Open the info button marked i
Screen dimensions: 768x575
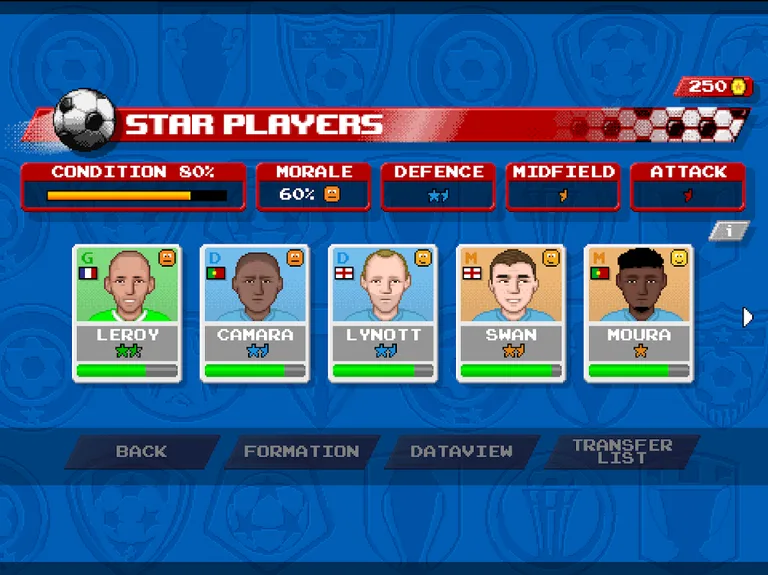(730, 231)
